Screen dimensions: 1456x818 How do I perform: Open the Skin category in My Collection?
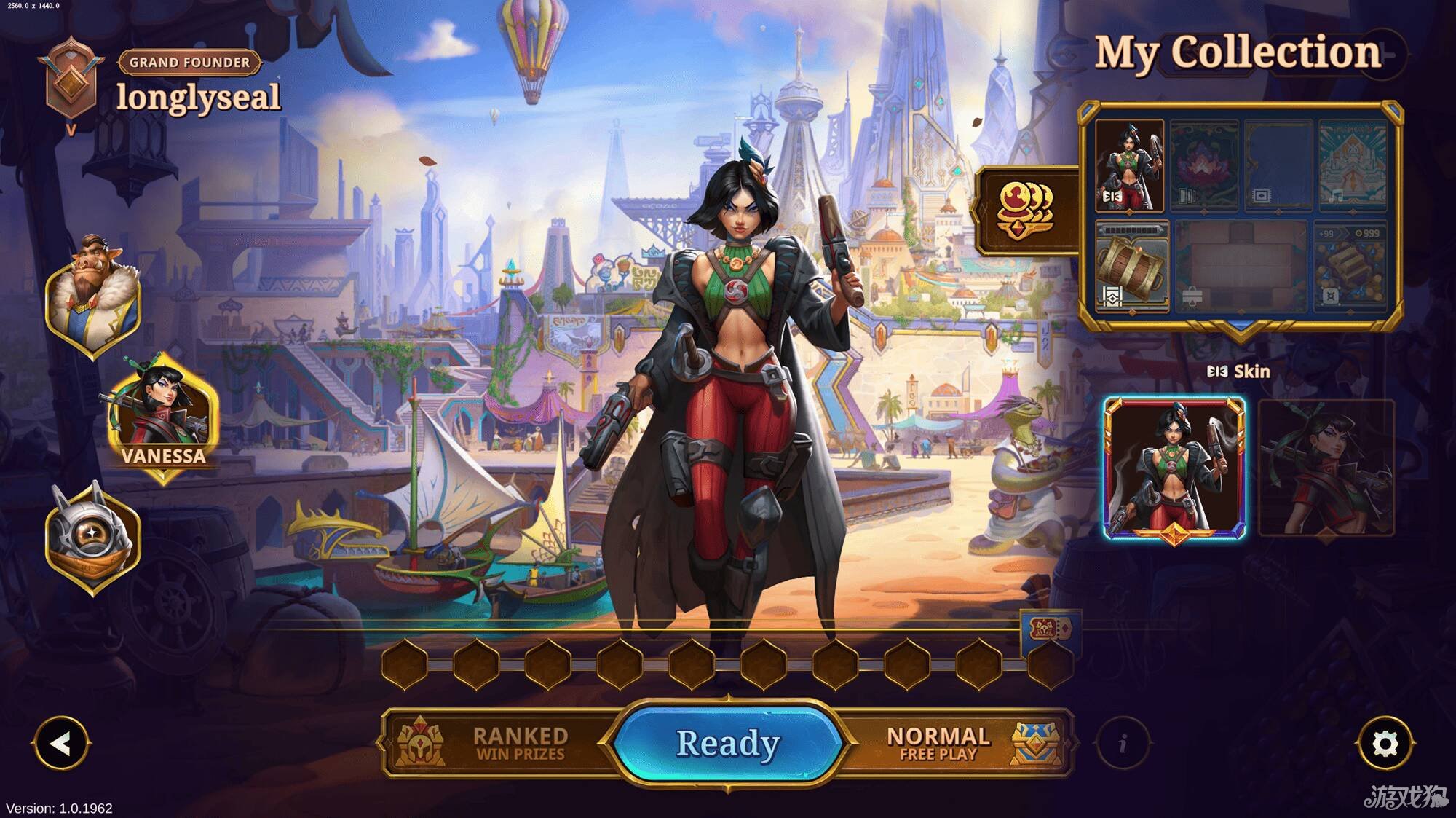(1129, 166)
